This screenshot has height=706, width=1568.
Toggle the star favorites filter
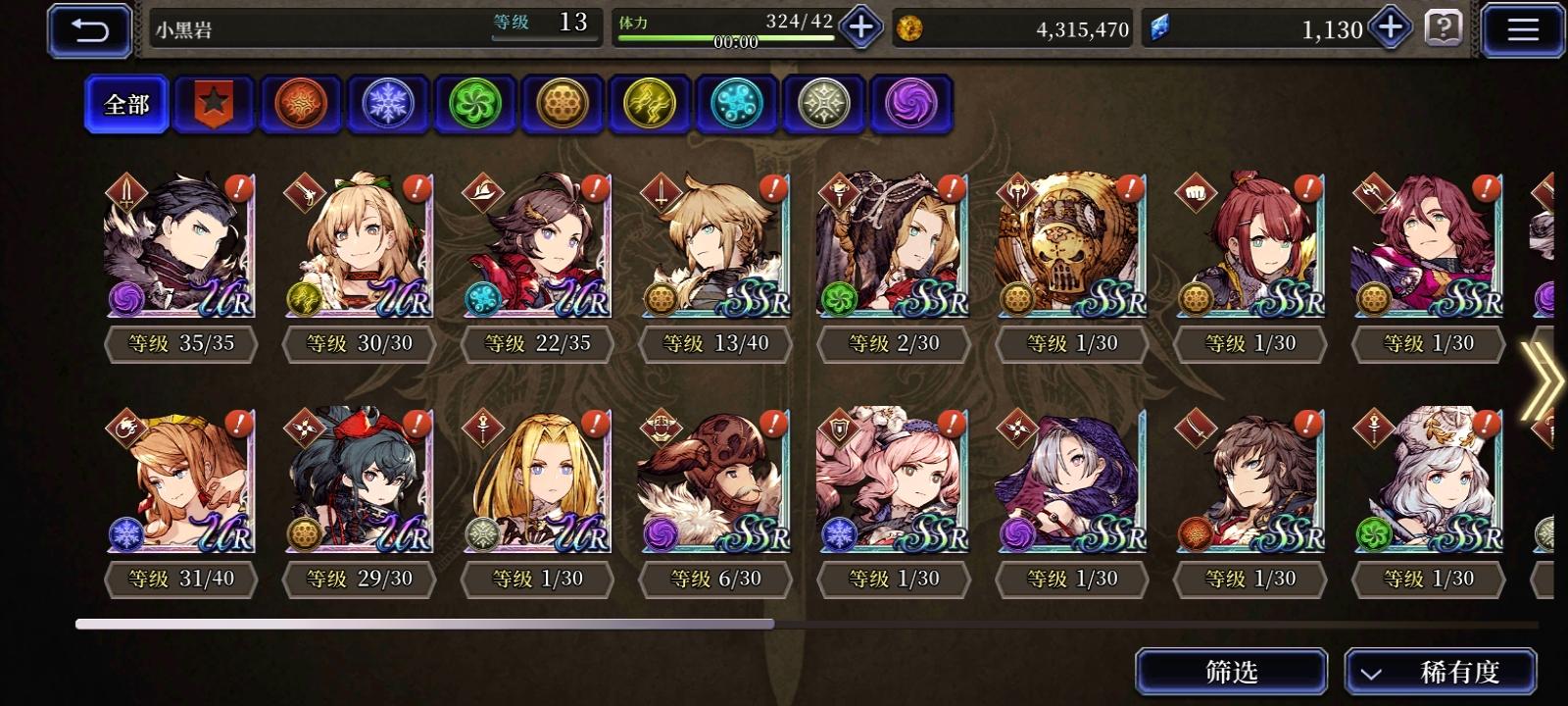[x=214, y=104]
